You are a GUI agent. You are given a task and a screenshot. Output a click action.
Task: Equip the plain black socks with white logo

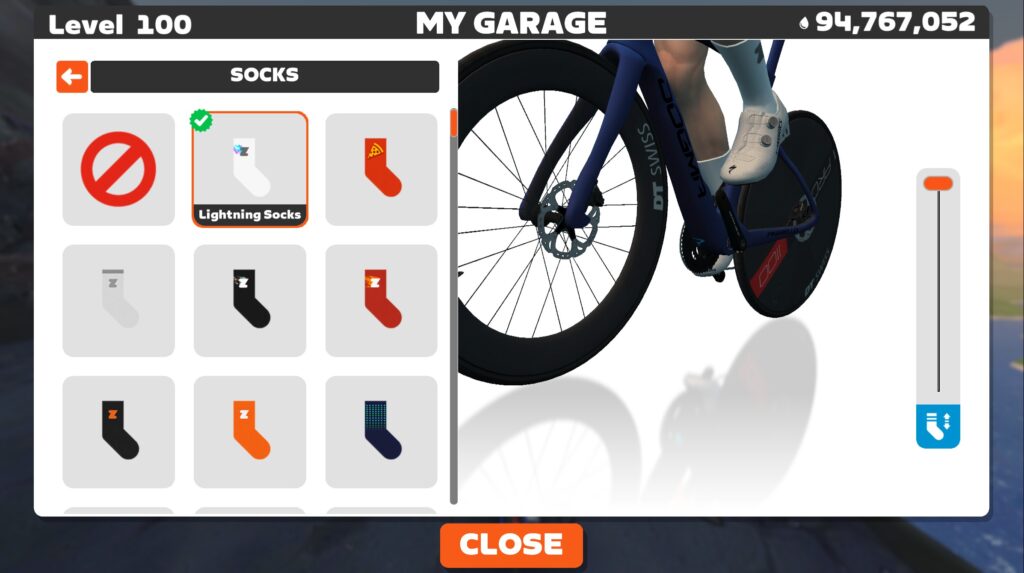[250, 300]
